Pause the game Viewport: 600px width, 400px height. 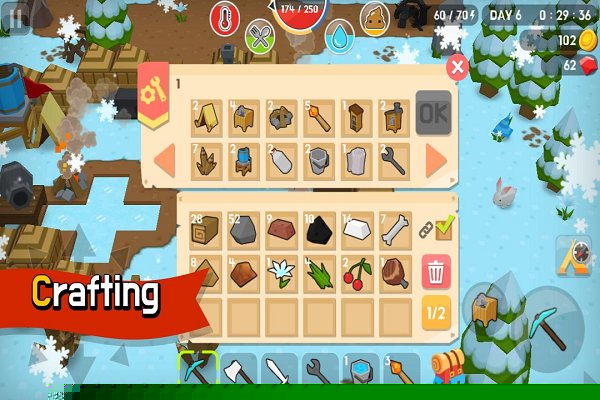pos(16,18)
